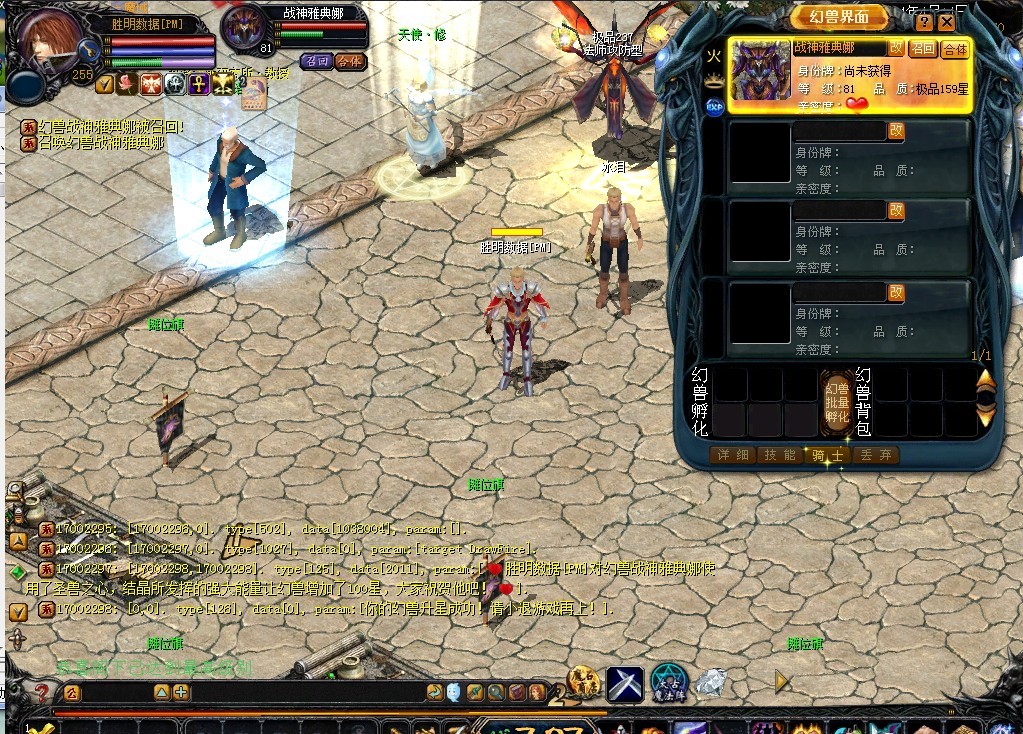Click the blue EXP icon in pet window

pyautogui.click(x=715, y=105)
